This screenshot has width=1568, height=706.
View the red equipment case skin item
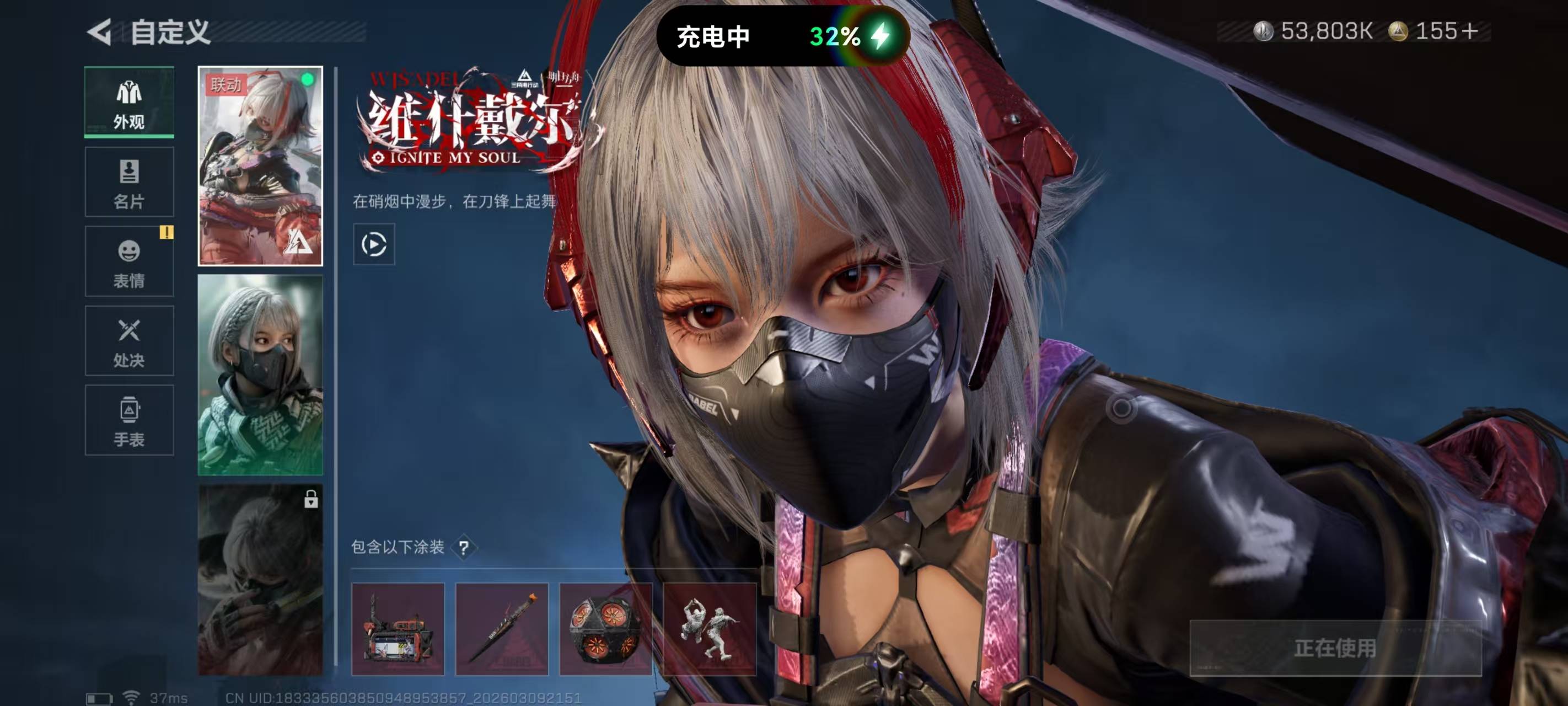tap(398, 629)
